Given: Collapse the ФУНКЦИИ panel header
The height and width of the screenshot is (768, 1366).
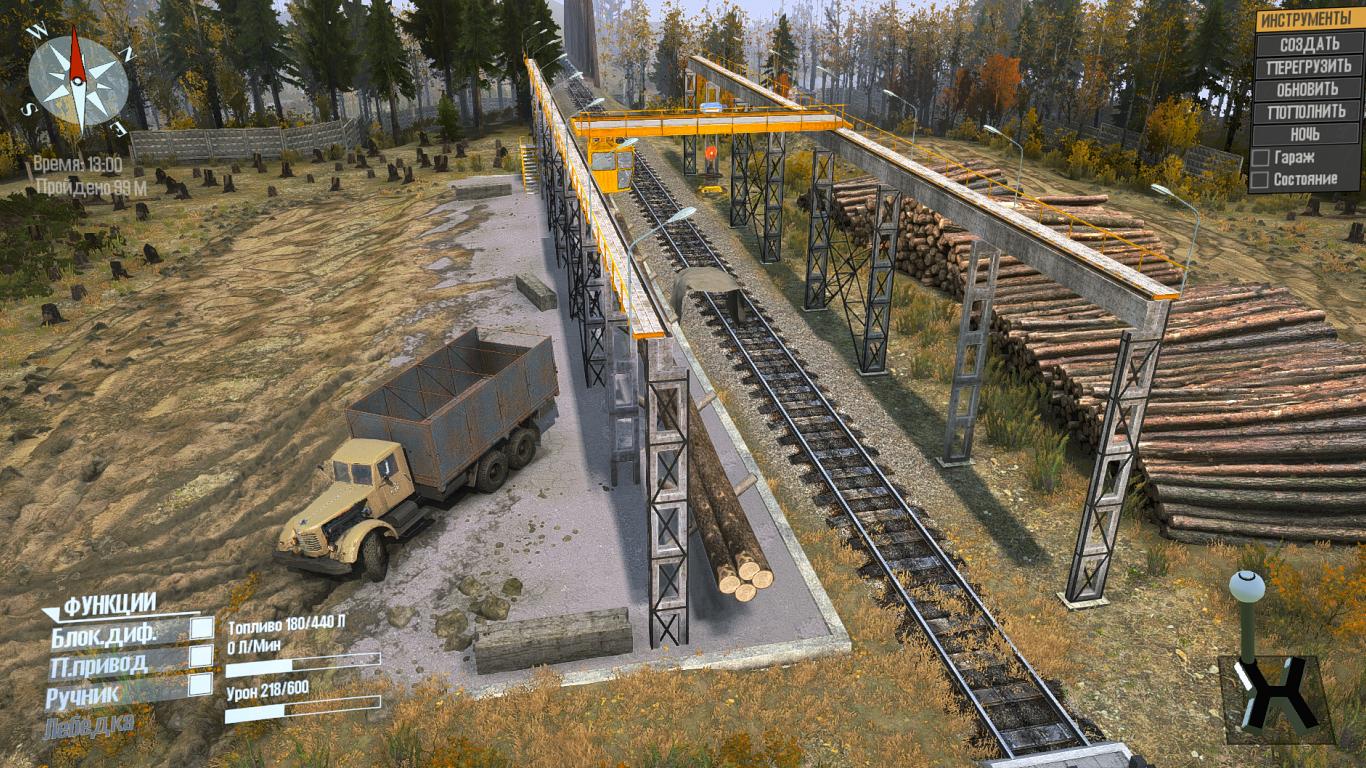Looking at the screenshot, I should [110, 604].
